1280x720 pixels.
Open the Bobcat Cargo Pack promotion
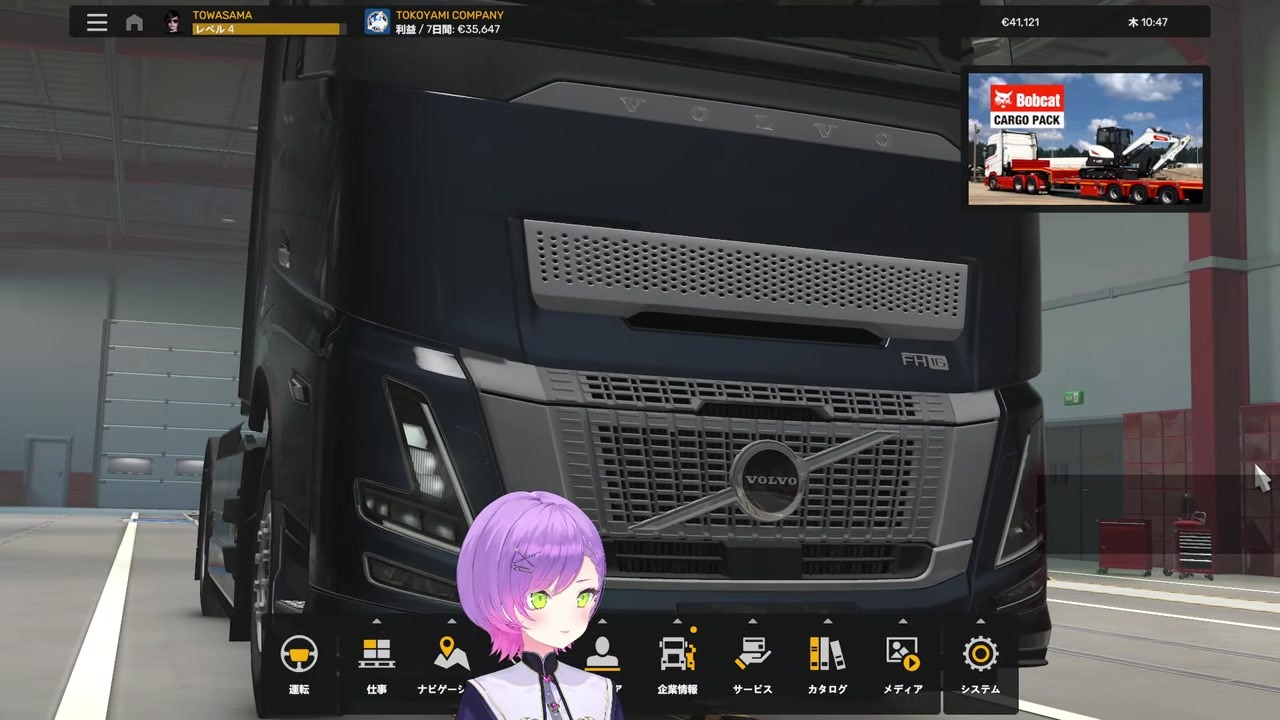[x=1086, y=138]
